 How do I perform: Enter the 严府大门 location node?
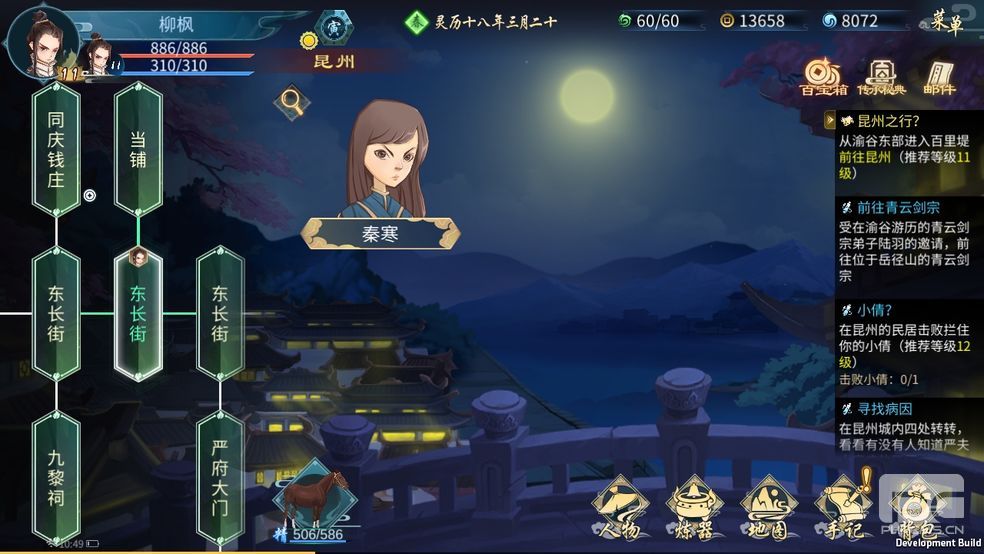(x=220, y=480)
